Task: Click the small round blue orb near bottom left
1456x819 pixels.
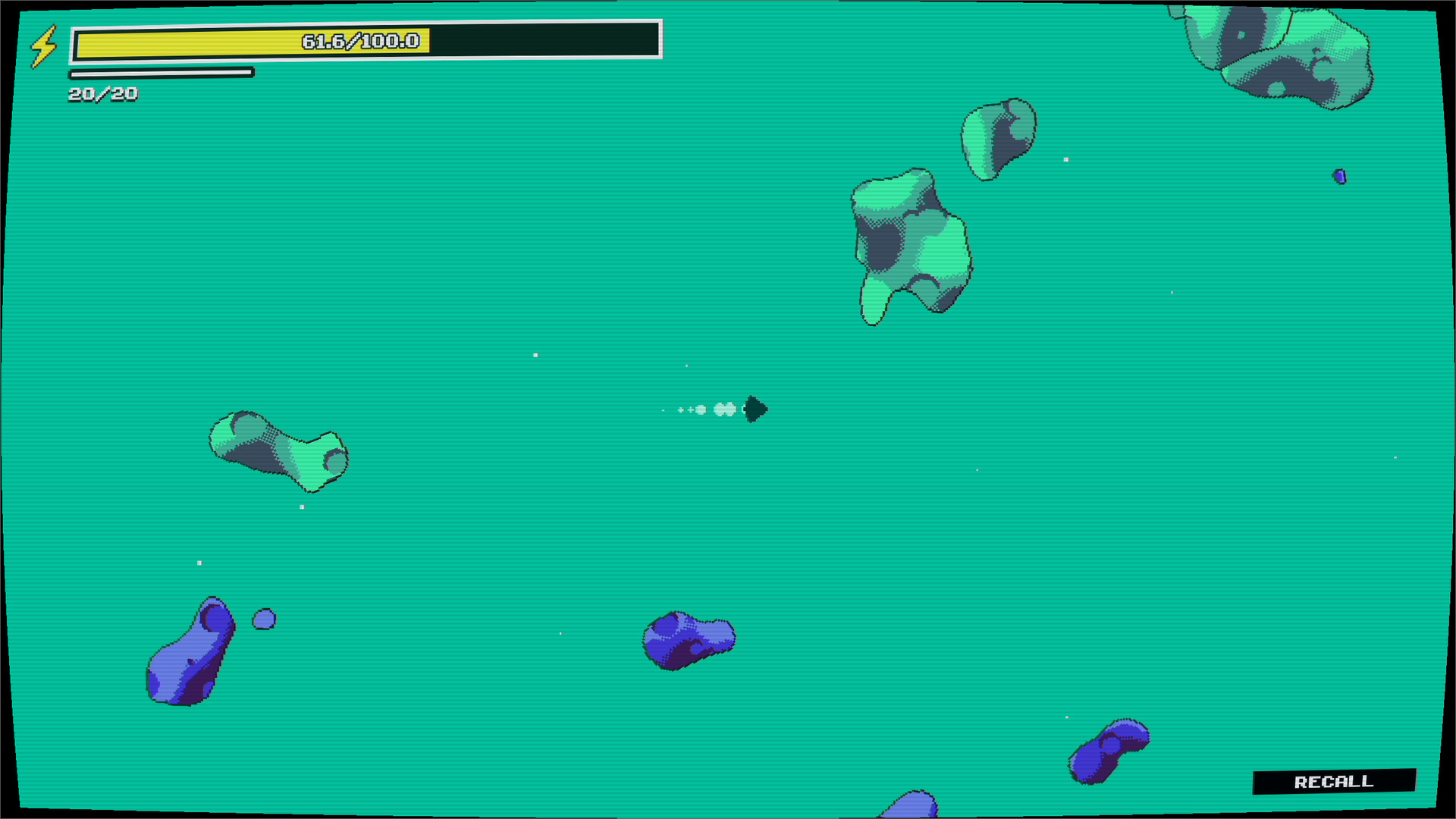Action: tap(263, 620)
